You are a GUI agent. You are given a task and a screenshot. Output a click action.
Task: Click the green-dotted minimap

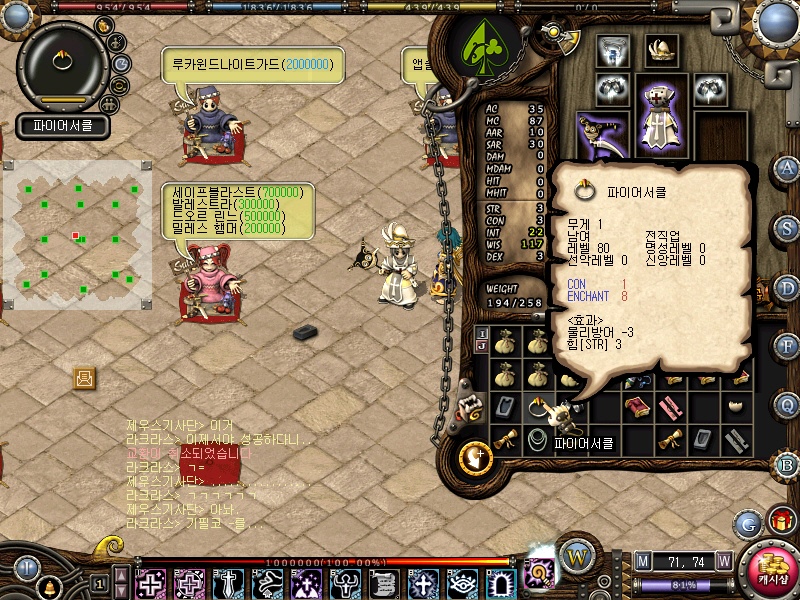coord(78,235)
